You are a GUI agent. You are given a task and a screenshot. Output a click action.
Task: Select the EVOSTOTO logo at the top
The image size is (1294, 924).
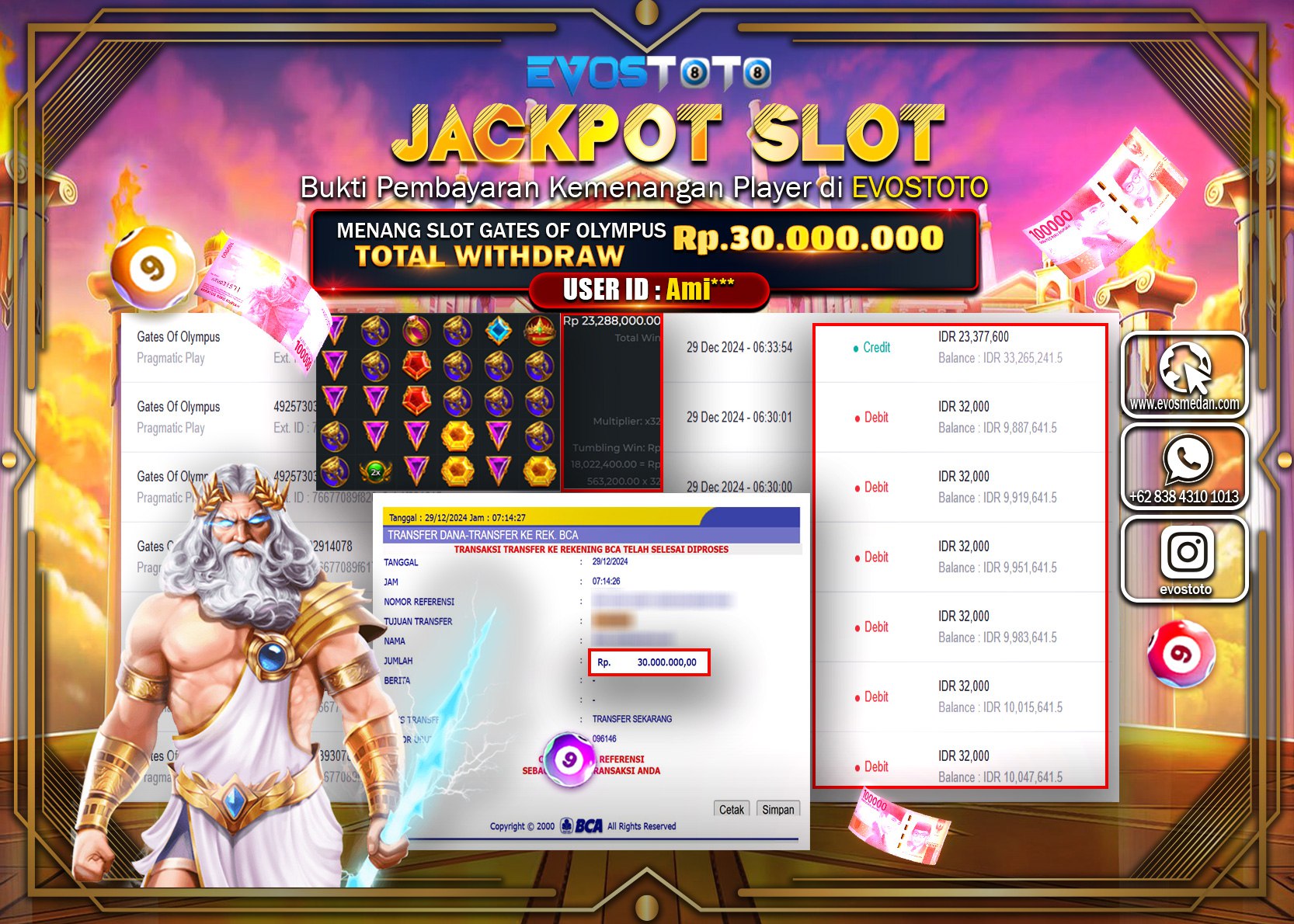[x=647, y=75]
